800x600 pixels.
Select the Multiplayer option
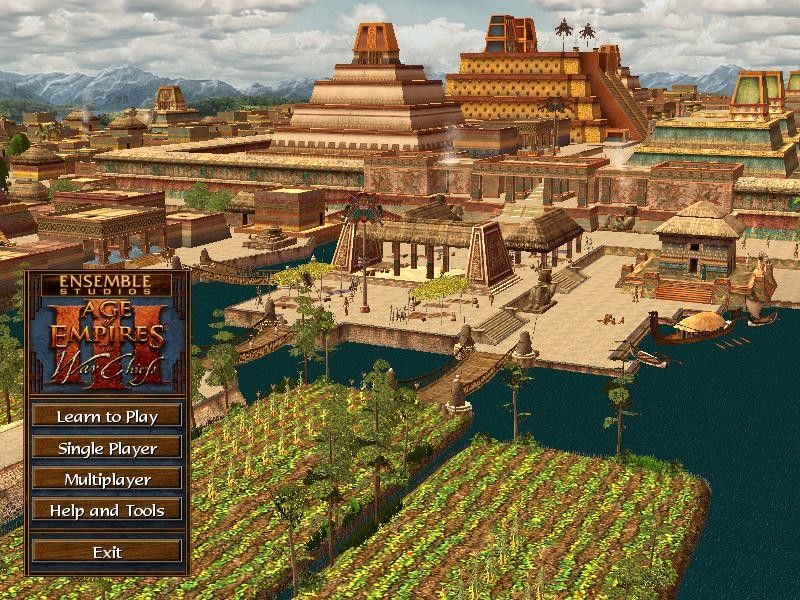pos(107,479)
